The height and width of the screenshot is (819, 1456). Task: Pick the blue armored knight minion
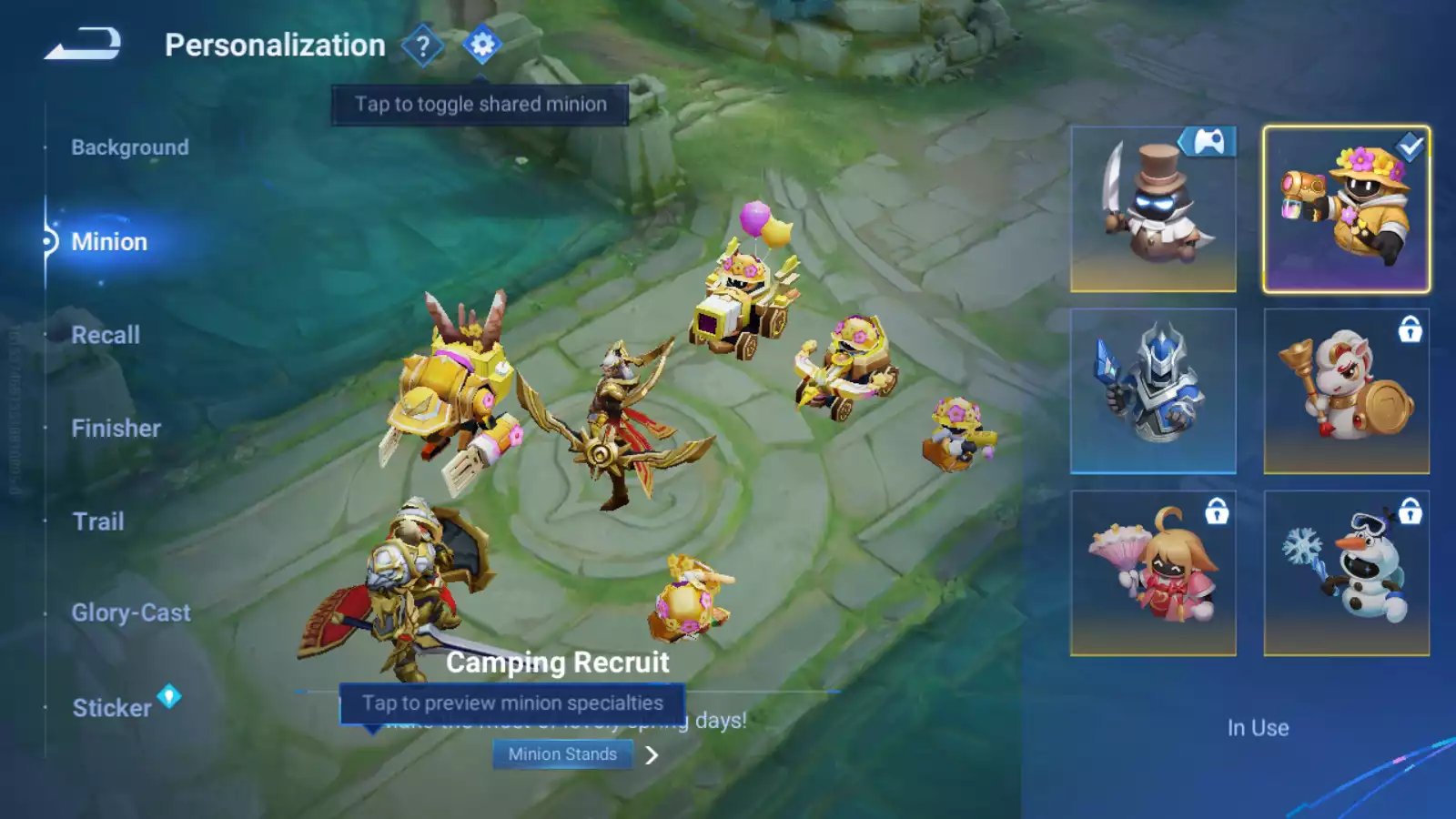coord(1153,391)
